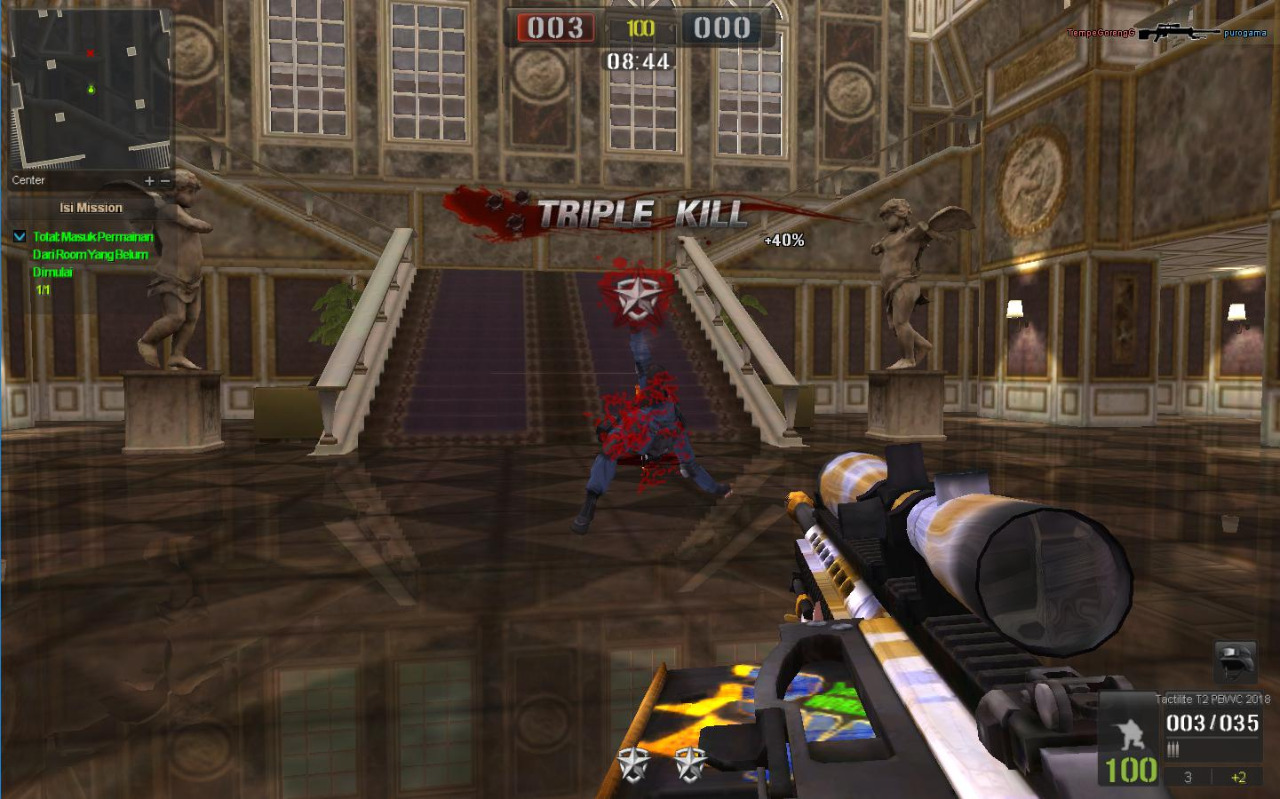Image resolution: width=1280 pixels, height=799 pixels.
Task: Zoom out the minimap with minus button
Action: click(165, 181)
